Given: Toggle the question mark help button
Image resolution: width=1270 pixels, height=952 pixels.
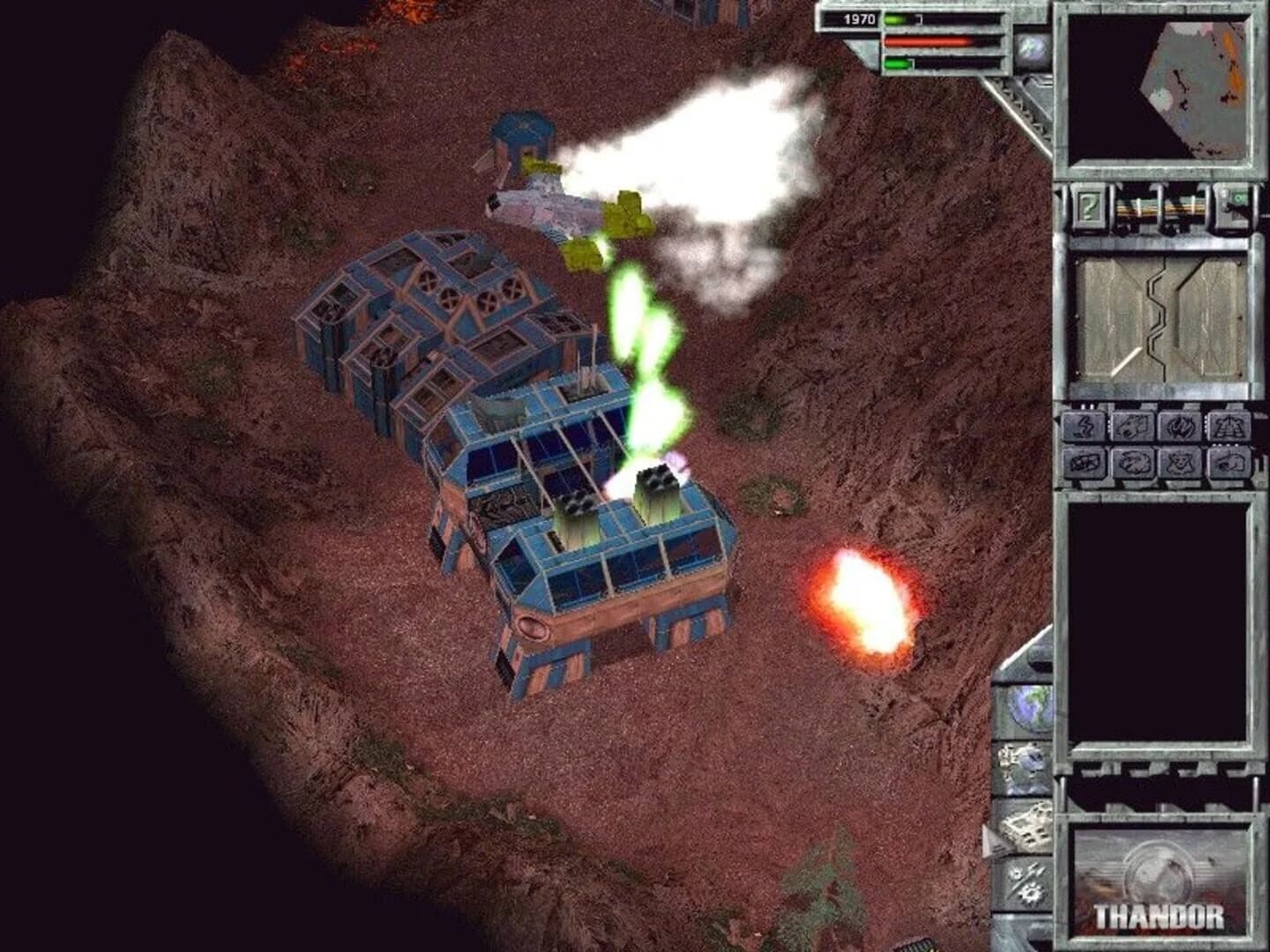Looking at the screenshot, I should click(x=1089, y=208).
